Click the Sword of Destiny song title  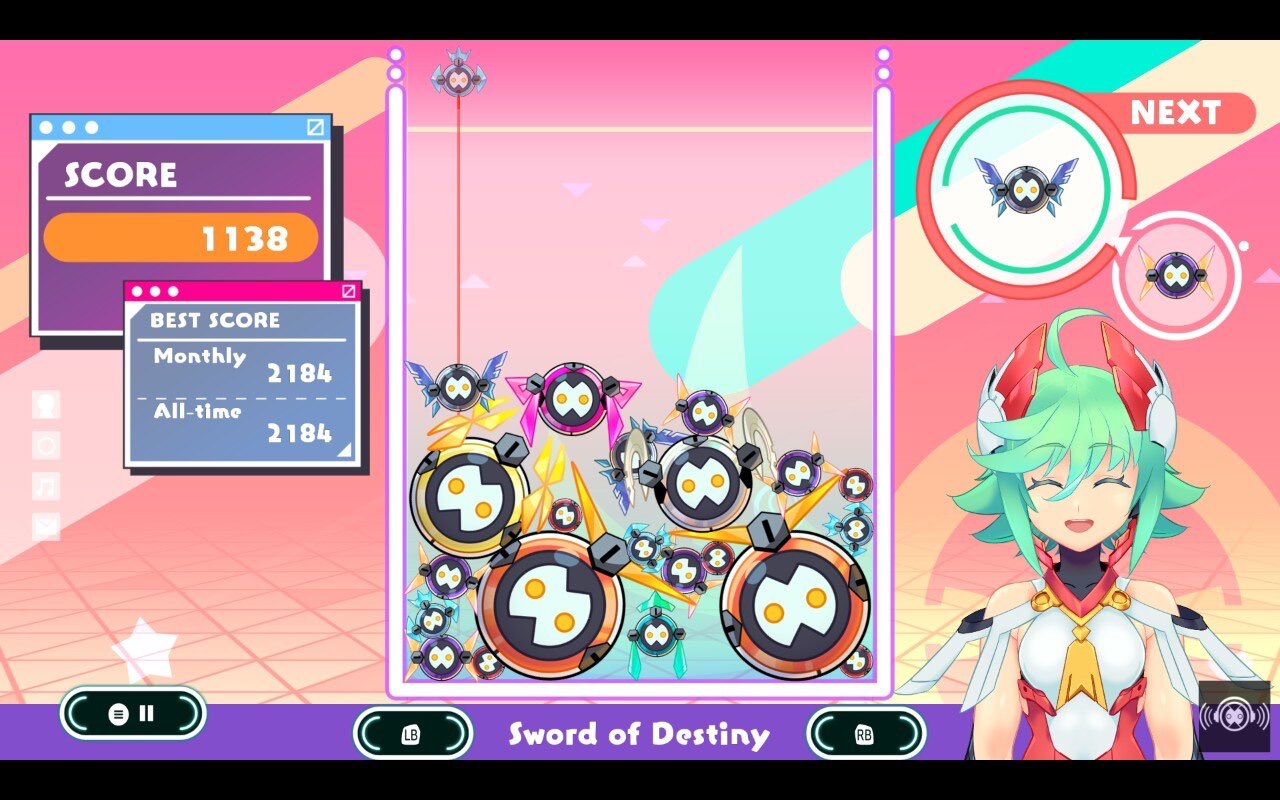pos(640,736)
